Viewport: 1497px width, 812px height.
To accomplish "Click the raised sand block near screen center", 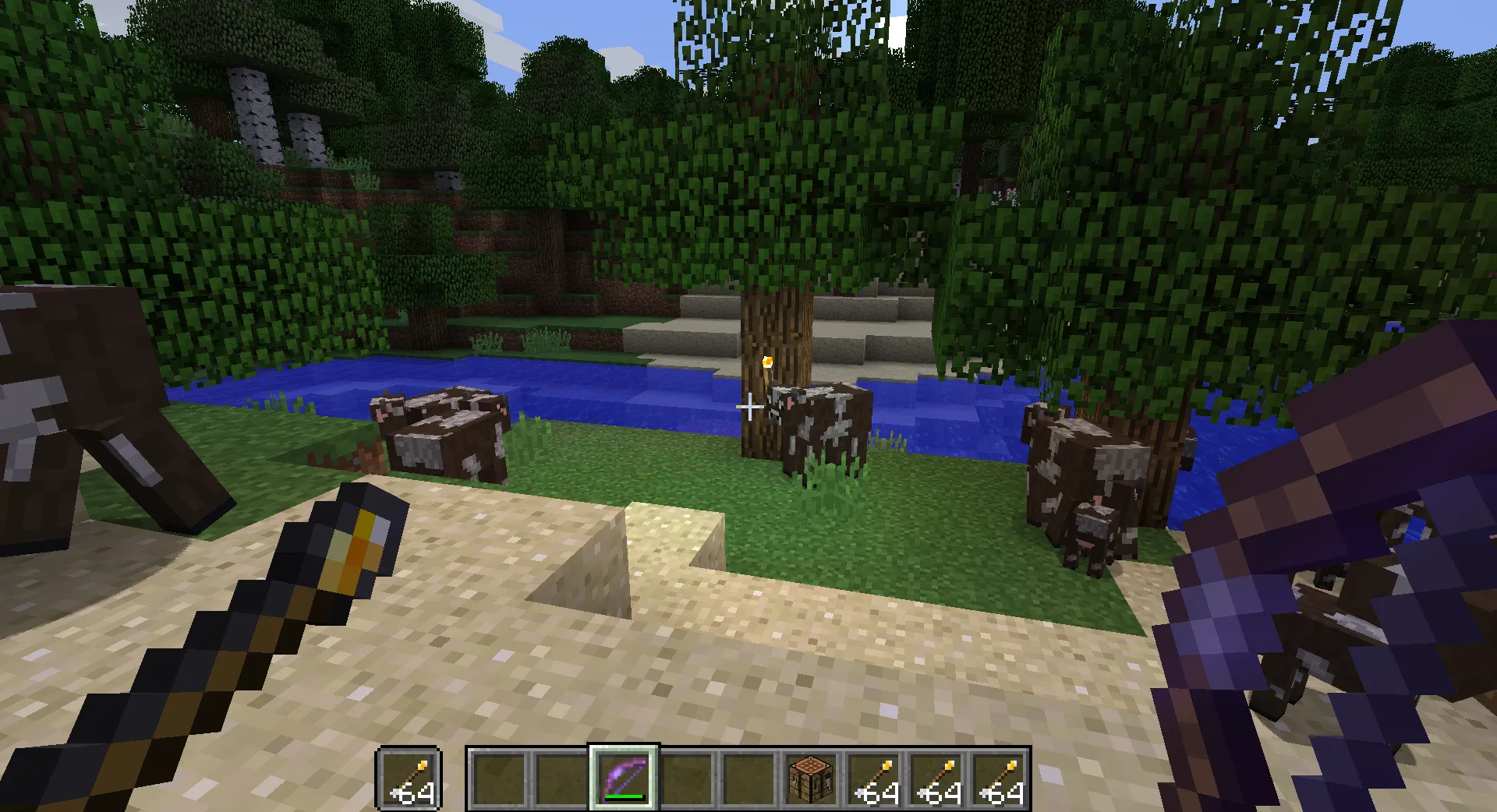I will 671,538.
